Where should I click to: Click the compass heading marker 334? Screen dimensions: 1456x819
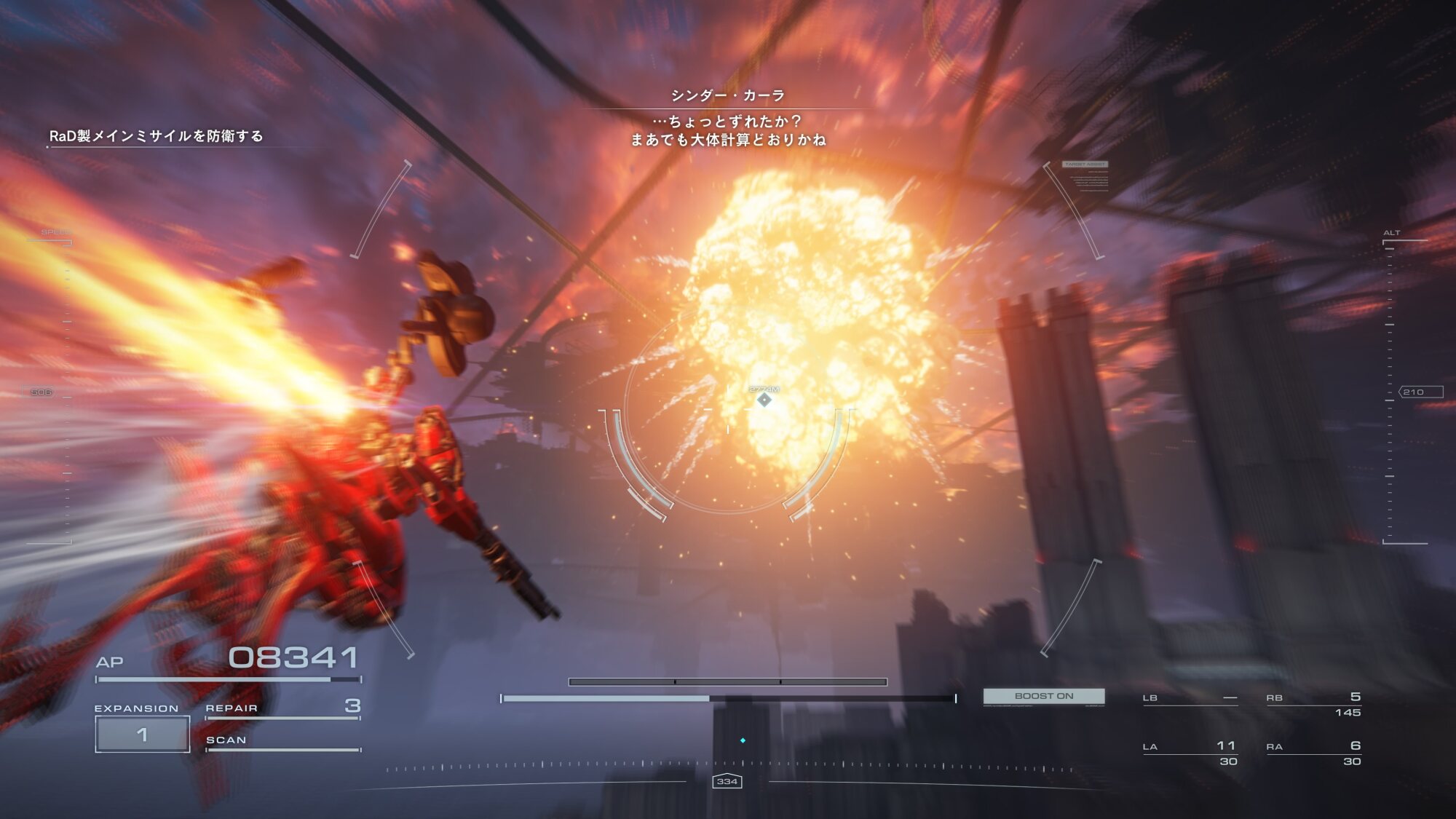[727, 781]
